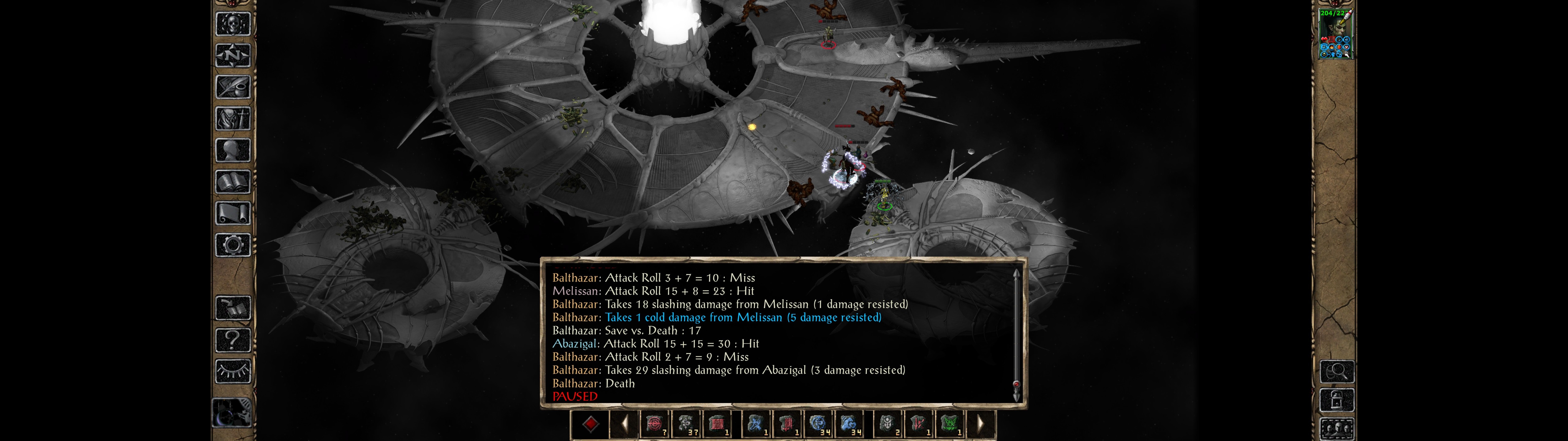This screenshot has width=1568, height=441.
Task: Click the quick save book button
Action: coord(233,308)
